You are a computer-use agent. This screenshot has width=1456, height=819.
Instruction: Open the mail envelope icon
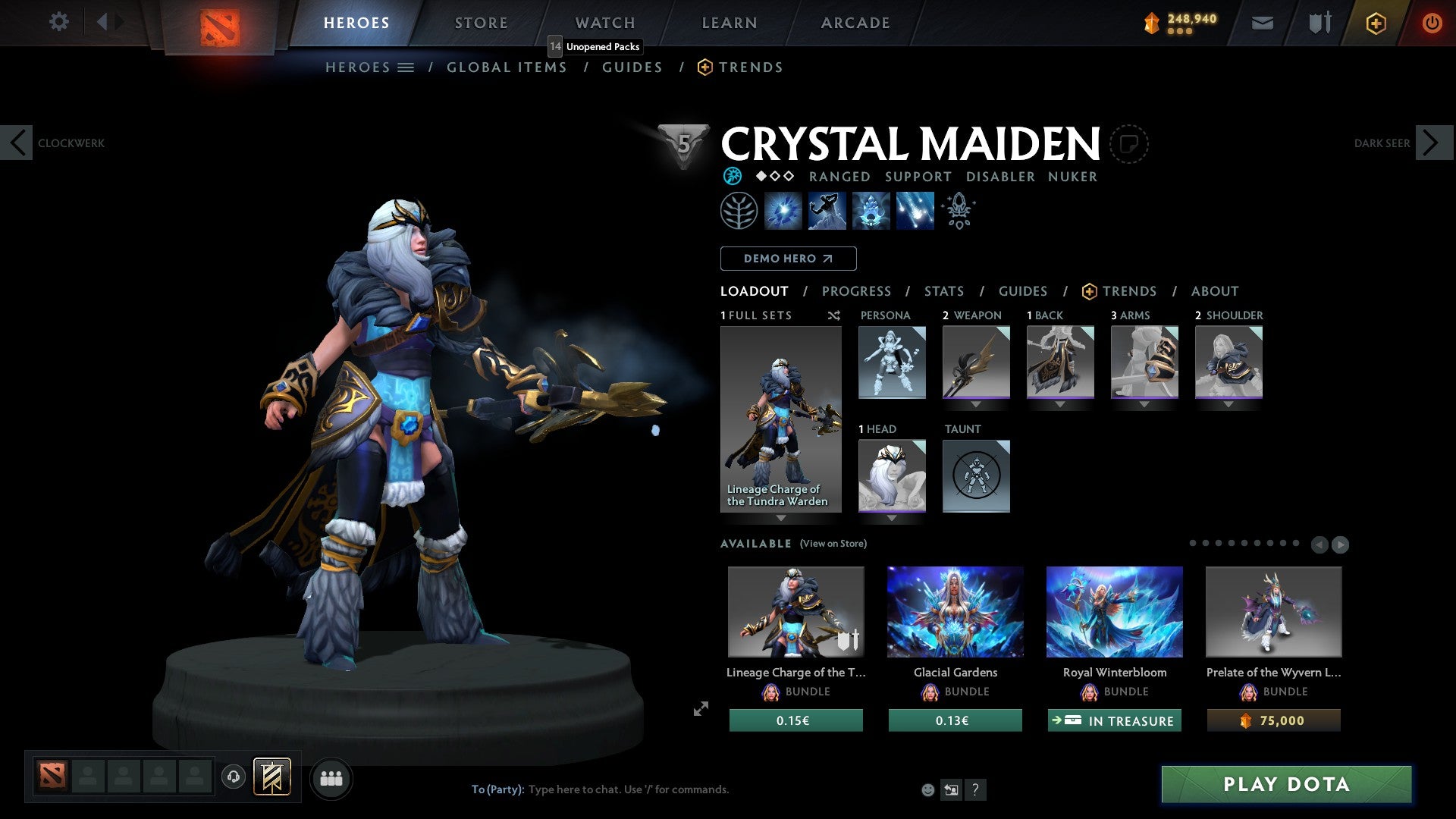(1263, 23)
